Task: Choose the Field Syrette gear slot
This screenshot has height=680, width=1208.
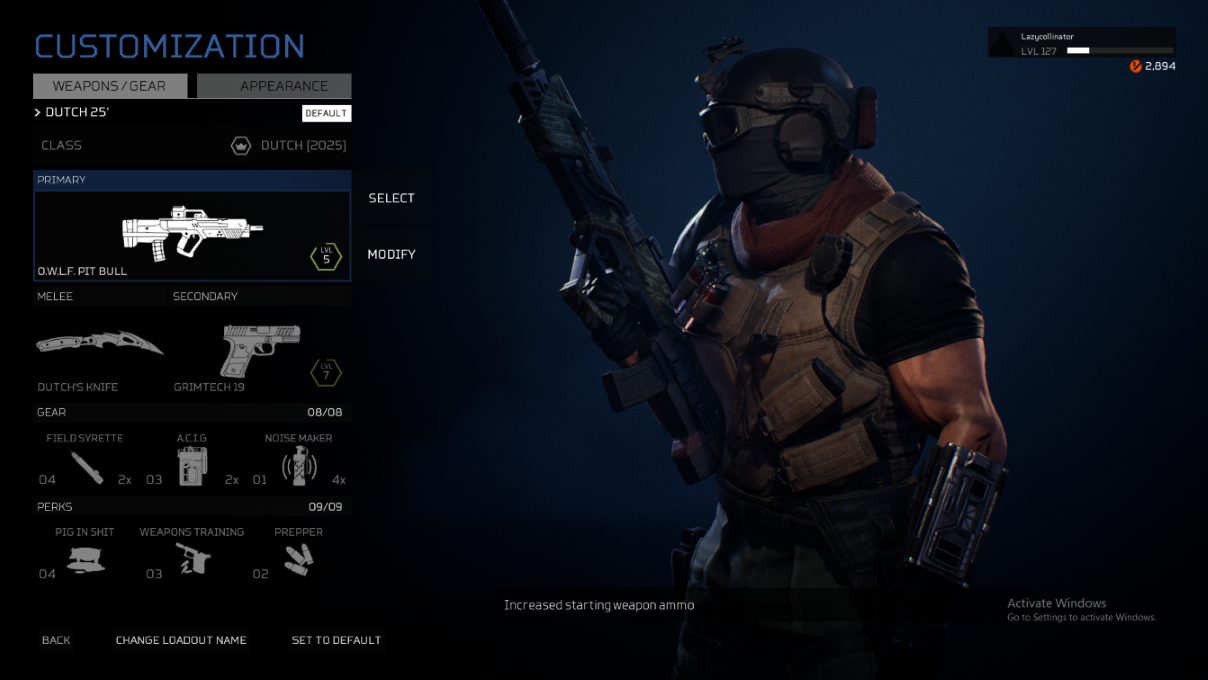Action: 87,462
